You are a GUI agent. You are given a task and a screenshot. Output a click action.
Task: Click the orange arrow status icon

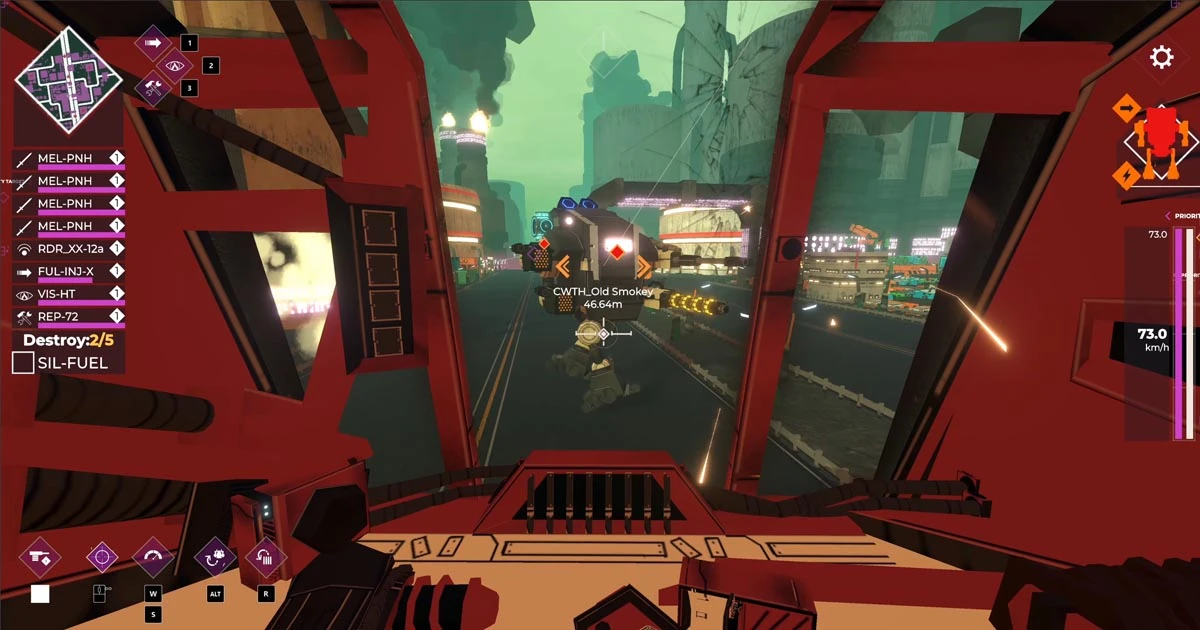click(x=1127, y=107)
